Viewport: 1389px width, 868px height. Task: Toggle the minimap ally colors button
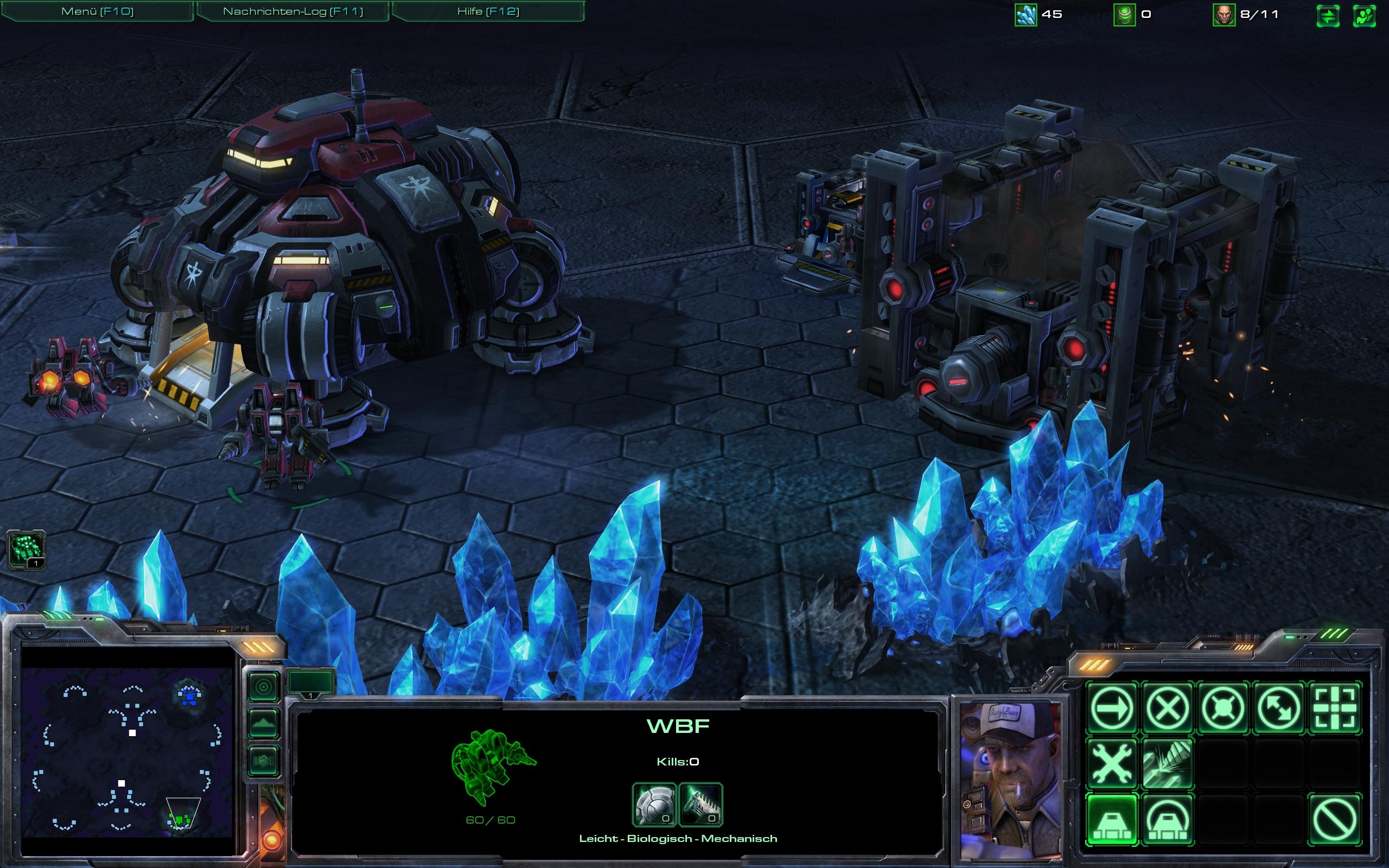point(264,761)
